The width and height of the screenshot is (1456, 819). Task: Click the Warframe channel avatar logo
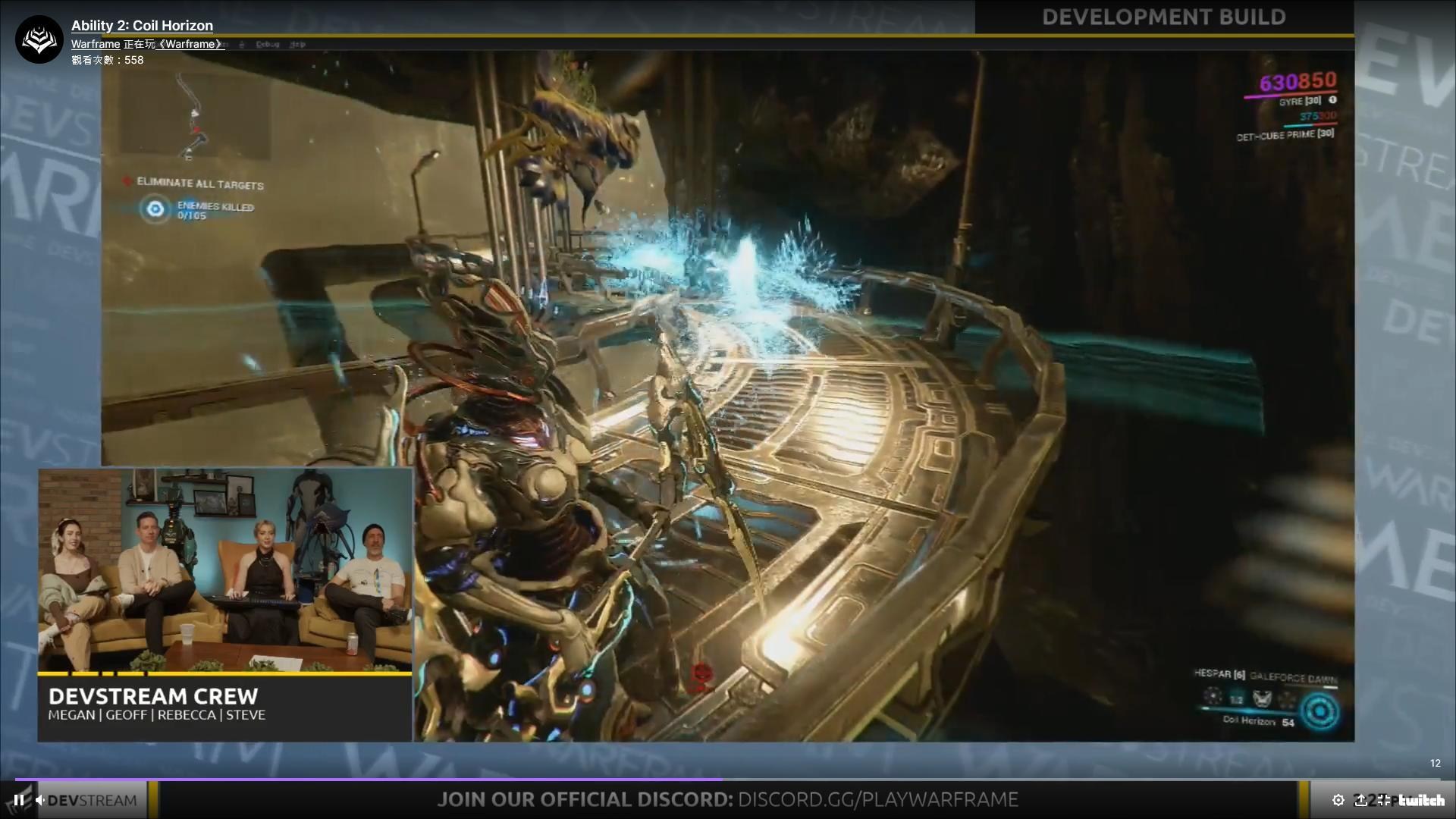(38, 38)
